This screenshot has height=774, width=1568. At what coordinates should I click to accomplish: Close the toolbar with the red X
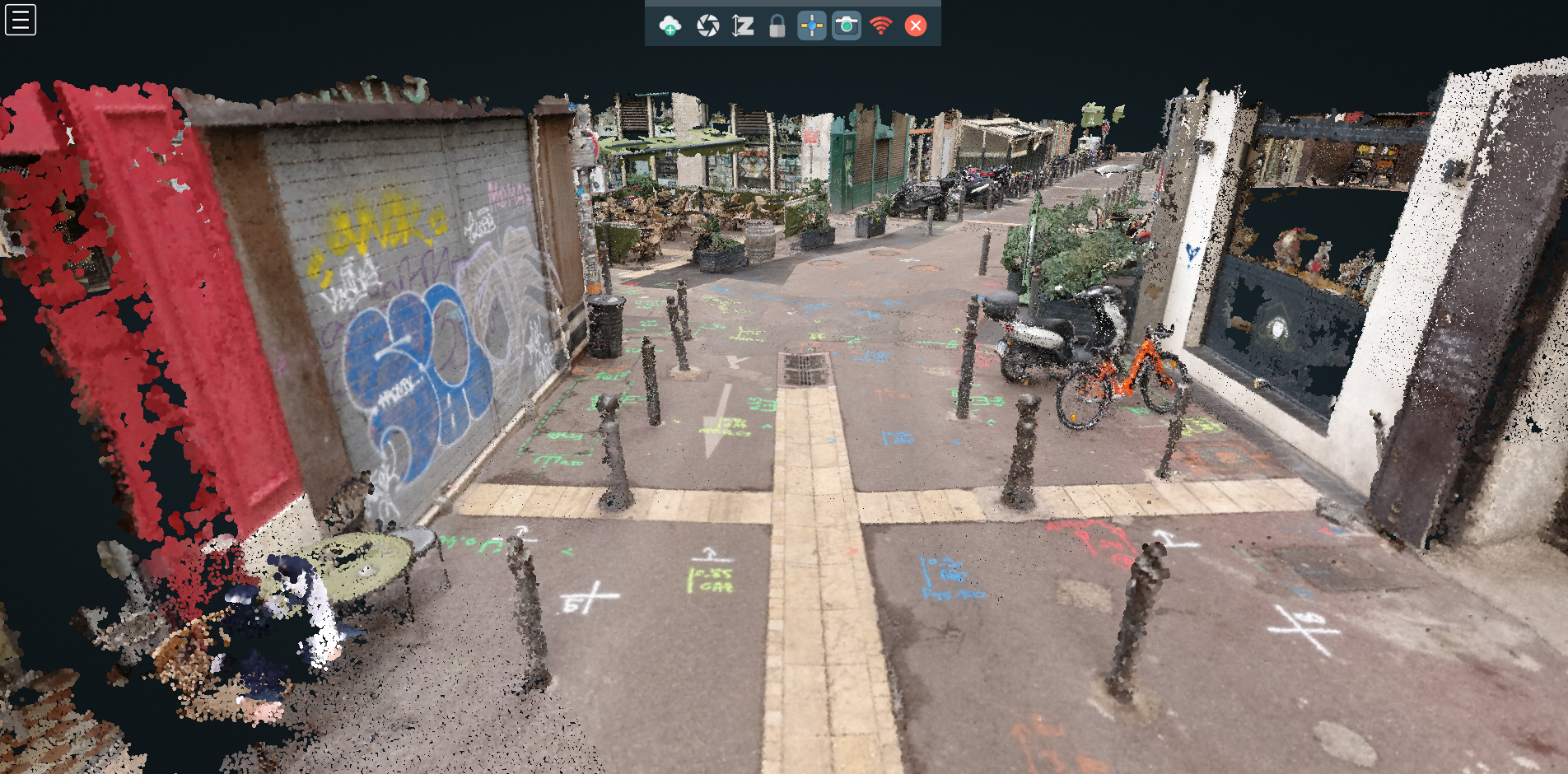pyautogui.click(x=915, y=26)
